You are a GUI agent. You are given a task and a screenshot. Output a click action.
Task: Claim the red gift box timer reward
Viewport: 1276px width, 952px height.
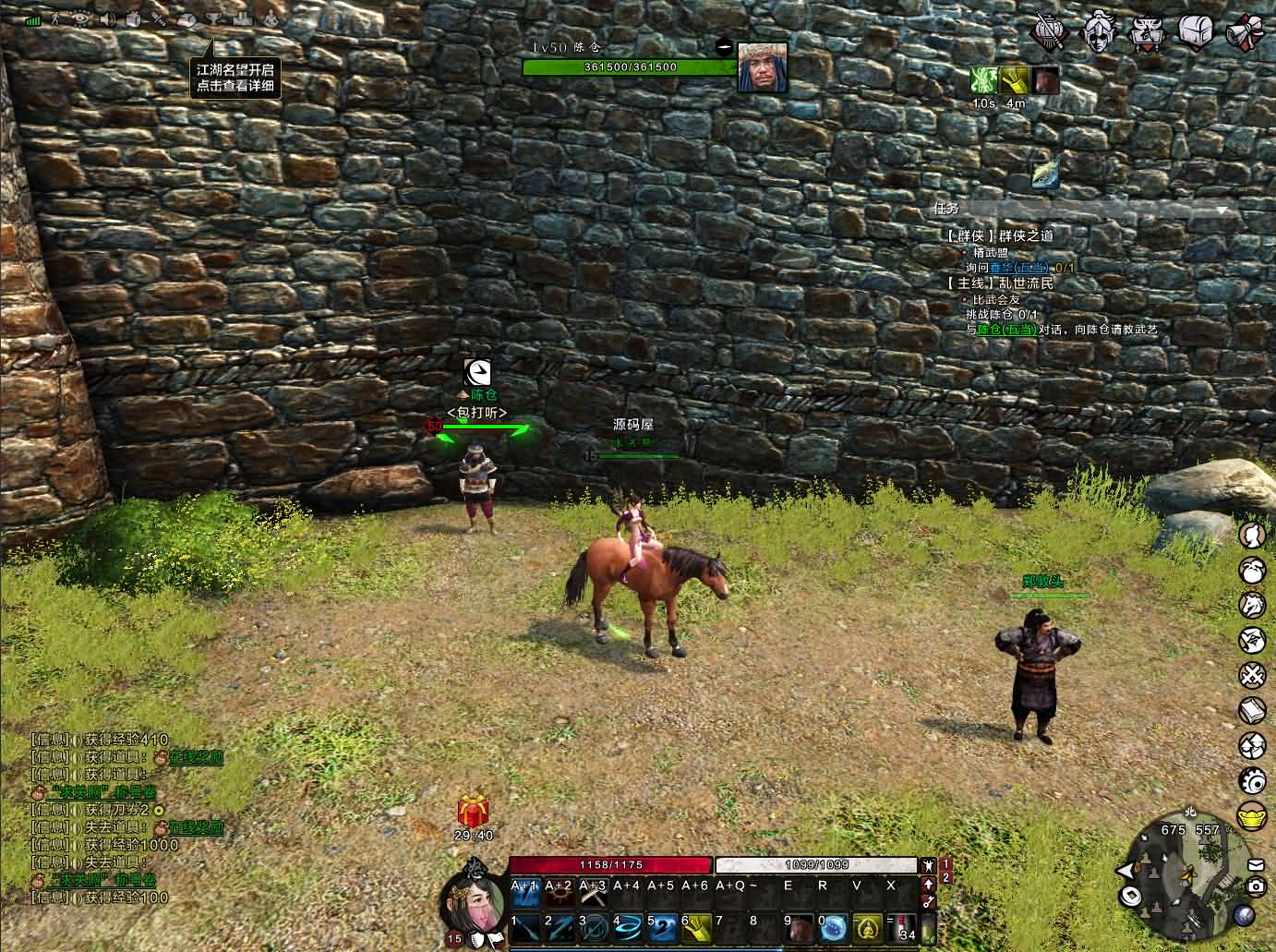click(474, 811)
